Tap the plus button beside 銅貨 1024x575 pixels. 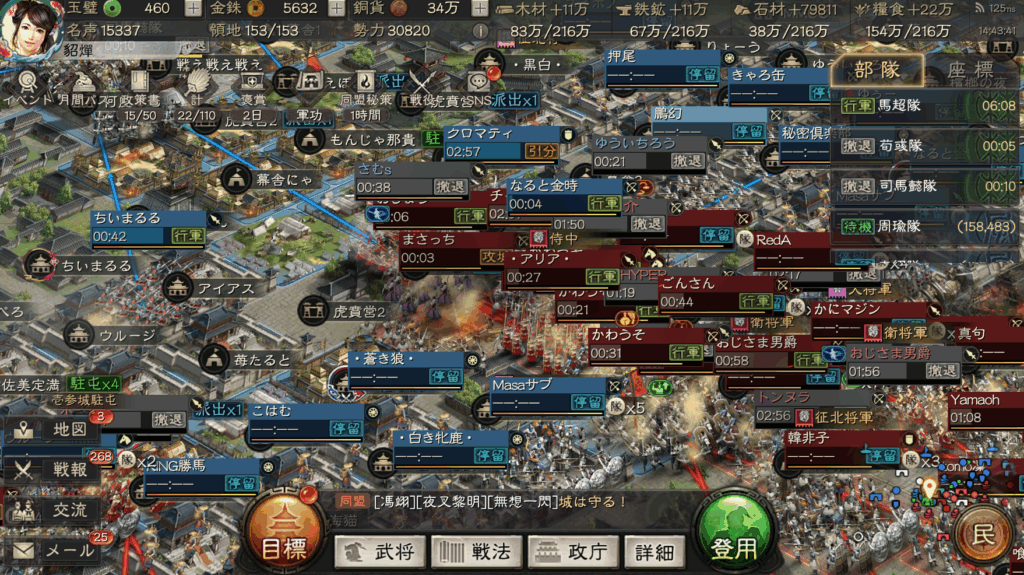(x=480, y=9)
